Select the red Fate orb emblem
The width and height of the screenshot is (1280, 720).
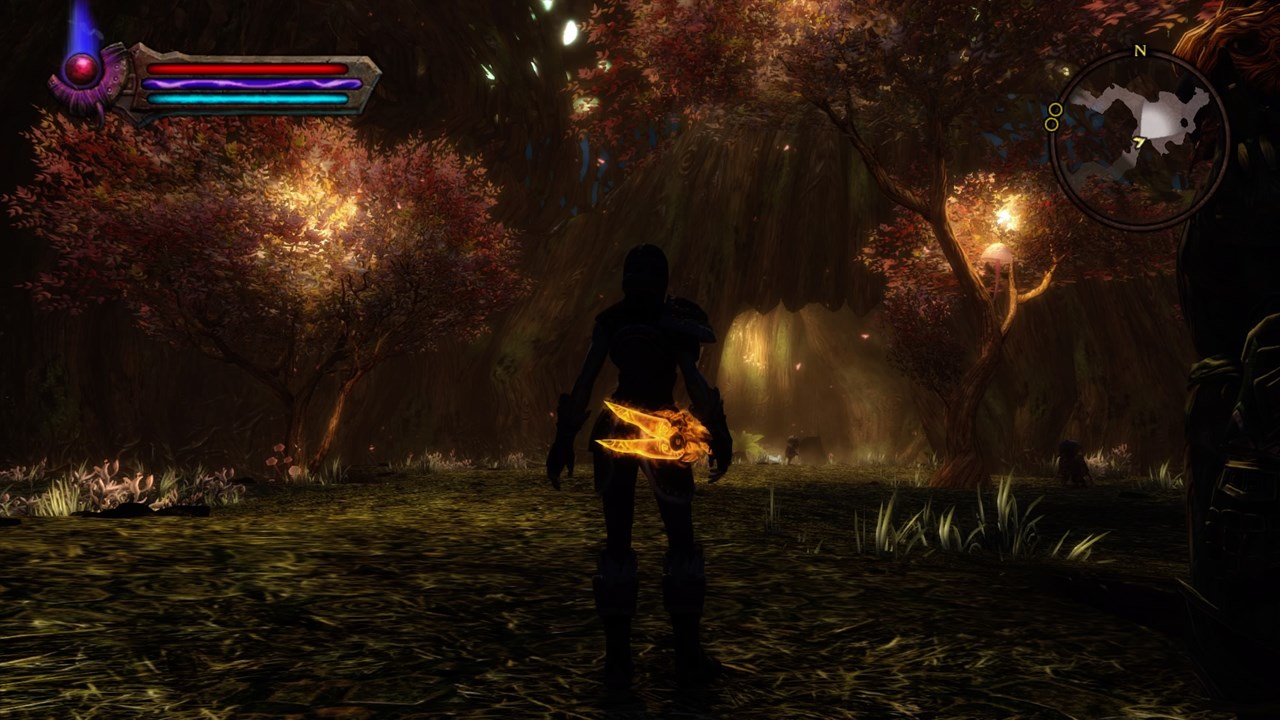(x=82, y=69)
